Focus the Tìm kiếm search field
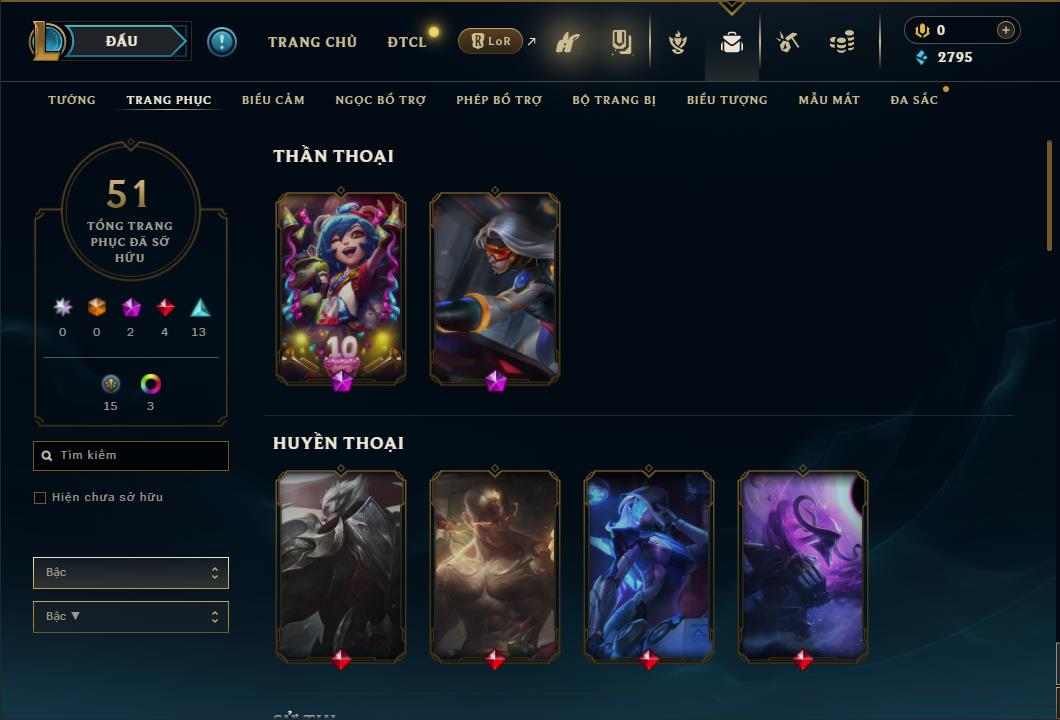The image size is (1060, 720). [140, 456]
